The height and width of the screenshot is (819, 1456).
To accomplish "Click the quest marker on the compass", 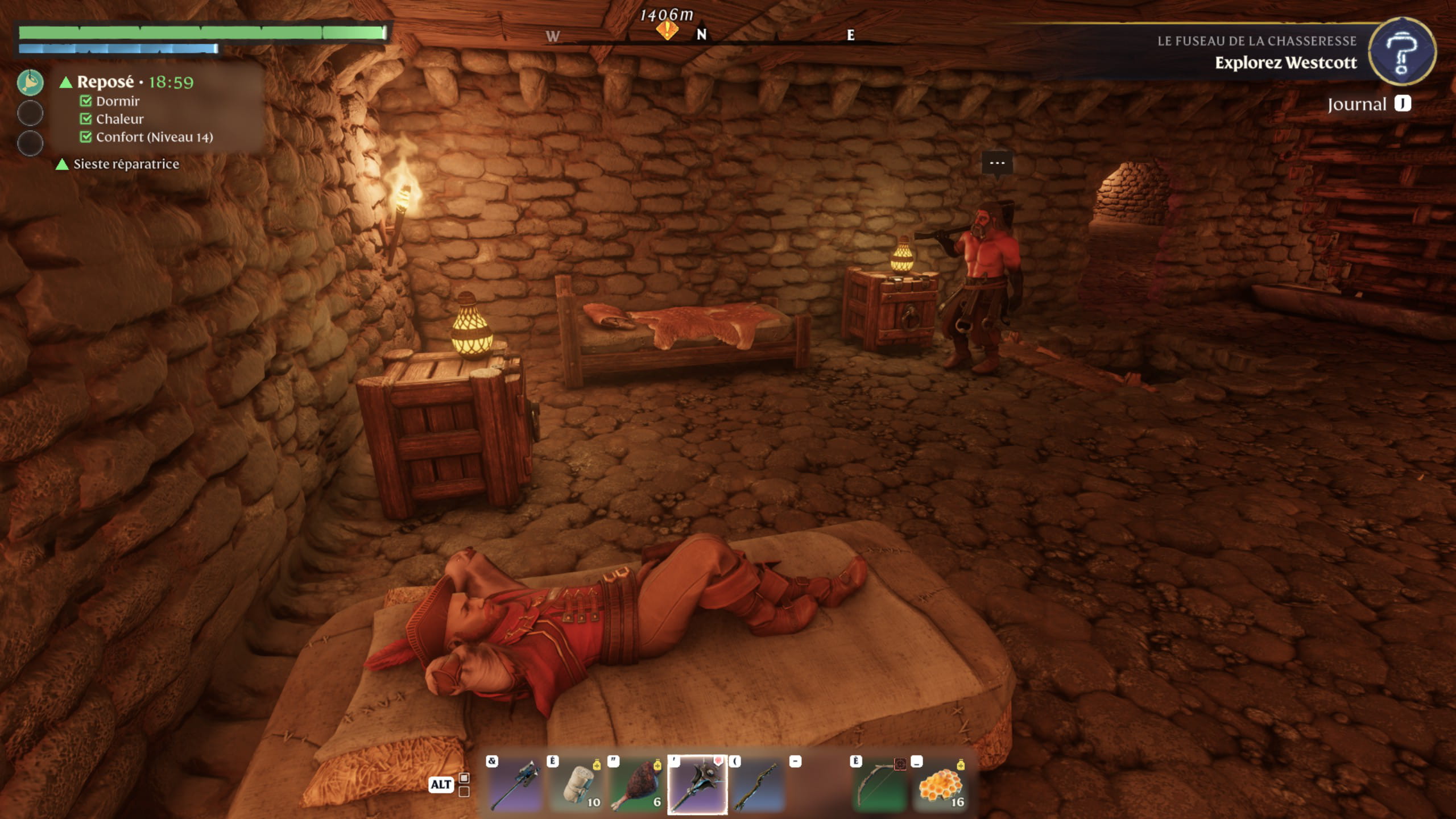I will point(667,30).
